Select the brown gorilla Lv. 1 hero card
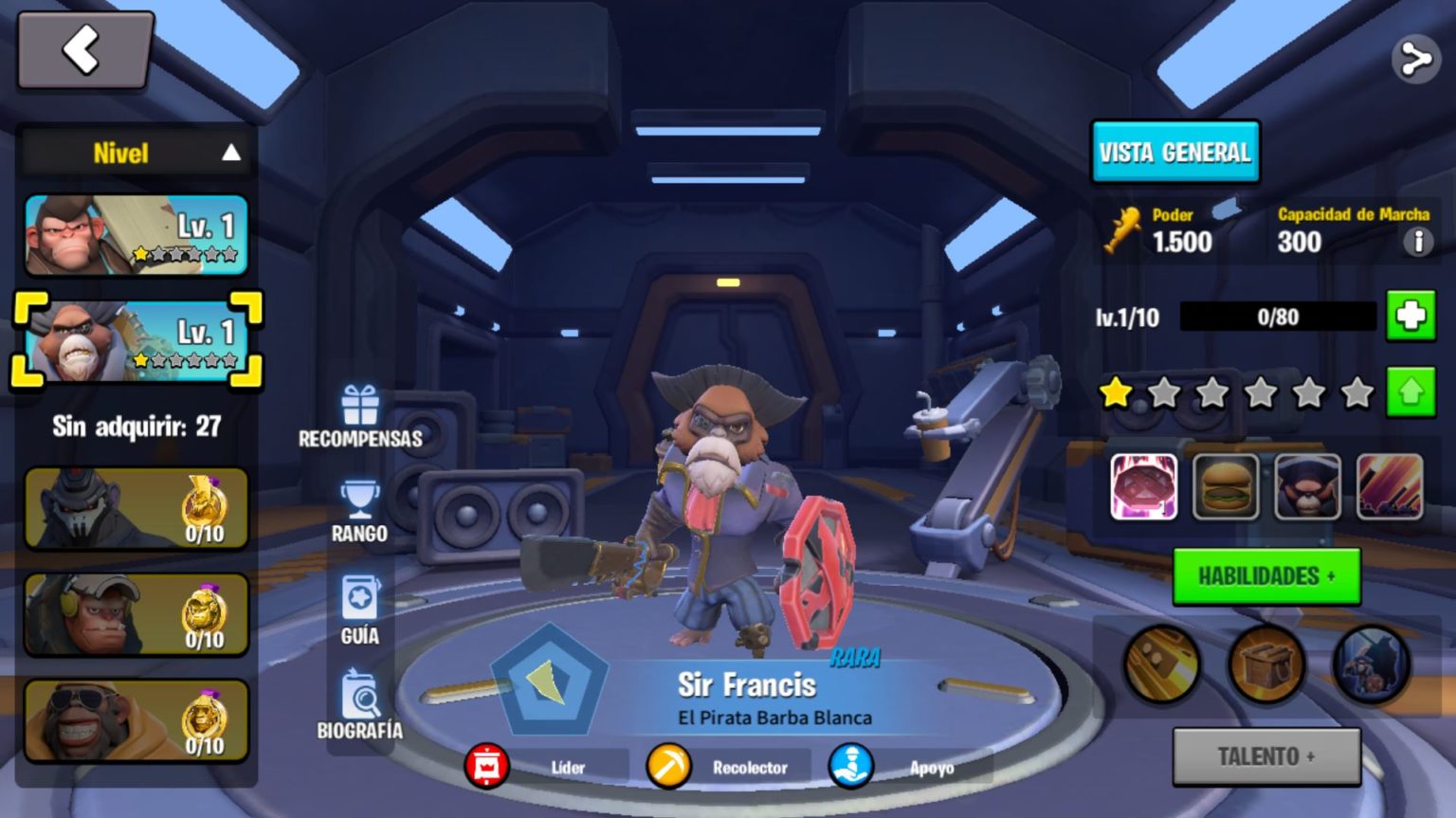Screen dimensions: 1456x818 click(x=136, y=235)
